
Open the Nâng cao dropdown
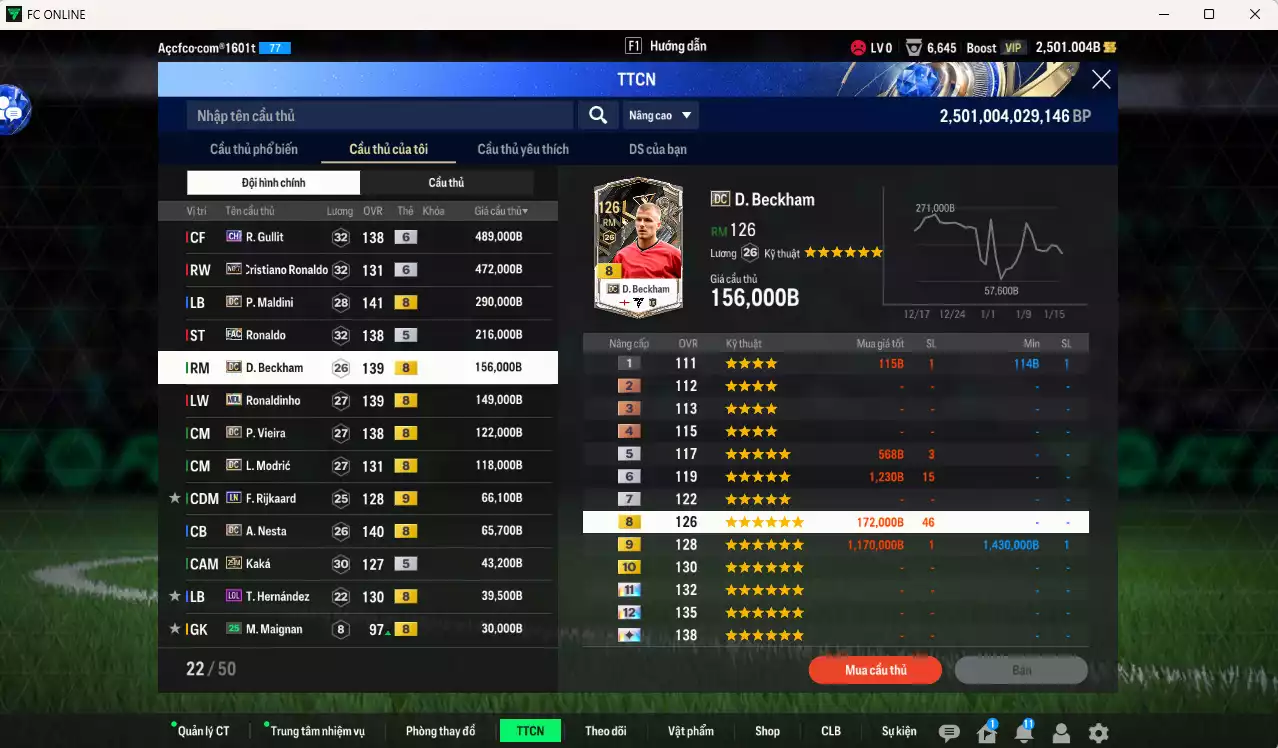(660, 116)
